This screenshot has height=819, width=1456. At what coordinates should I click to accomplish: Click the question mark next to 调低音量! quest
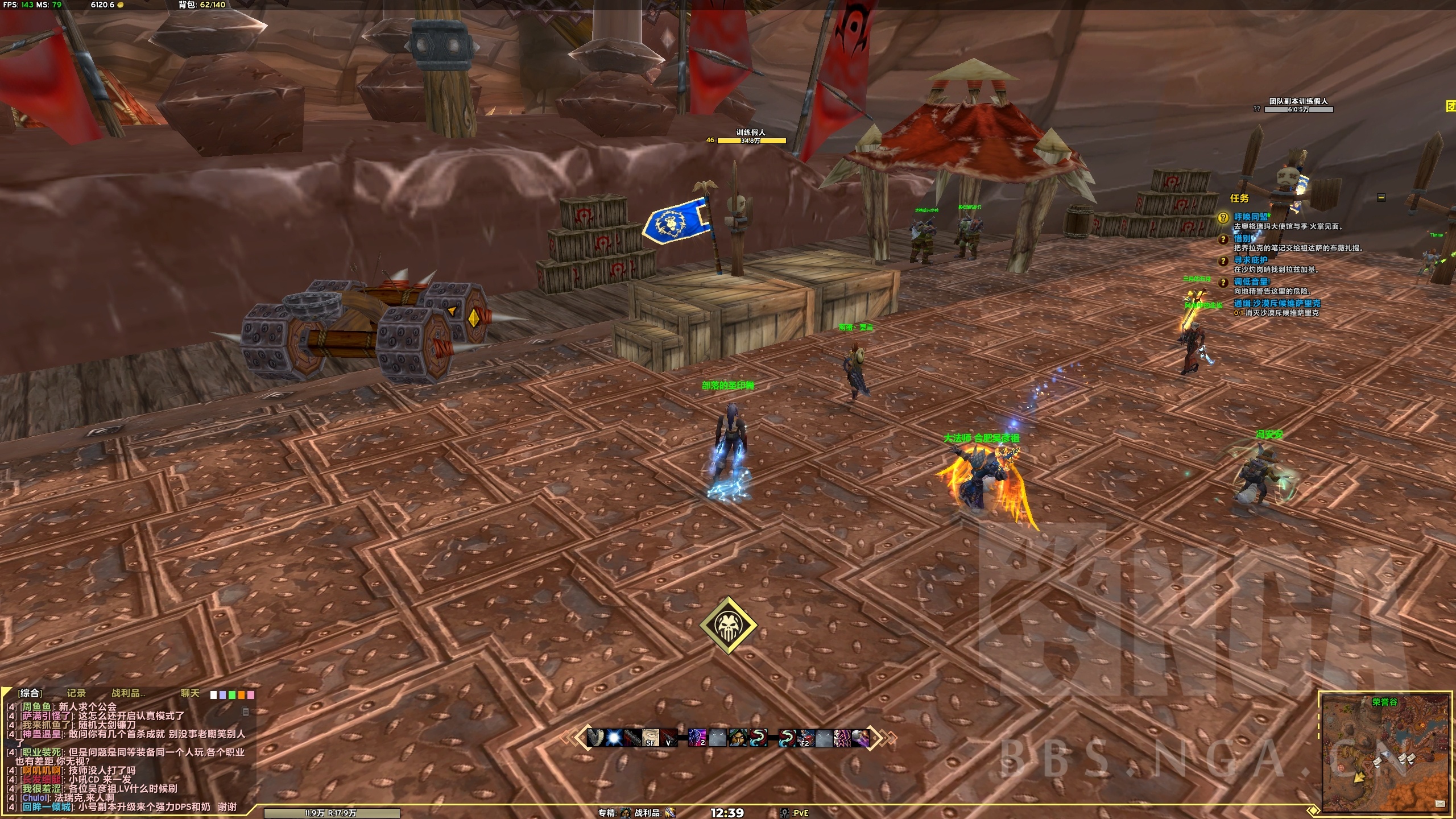[1223, 284]
